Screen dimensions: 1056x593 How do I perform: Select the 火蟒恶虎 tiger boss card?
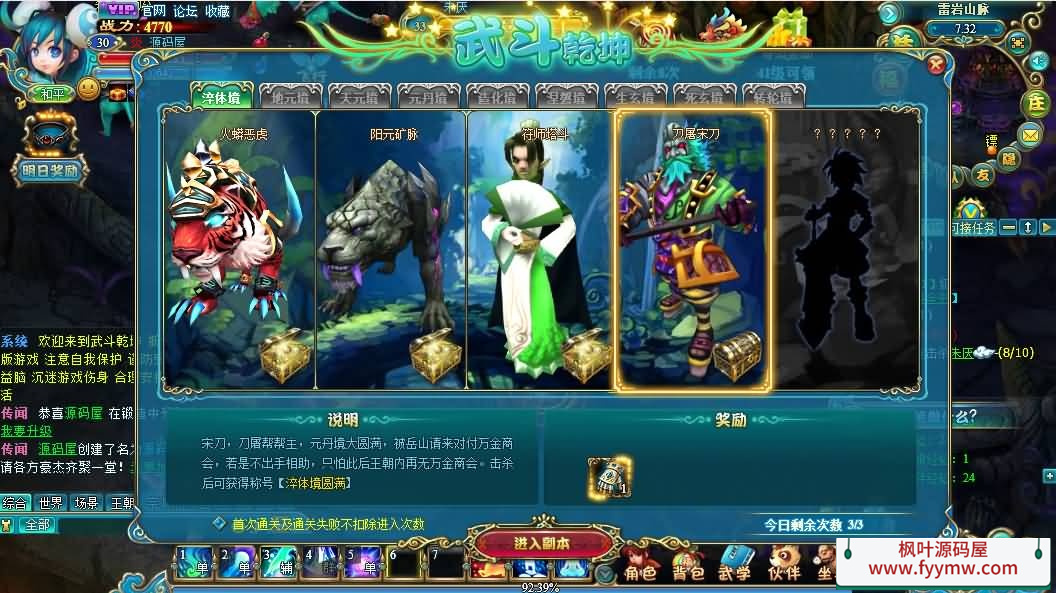[x=240, y=250]
